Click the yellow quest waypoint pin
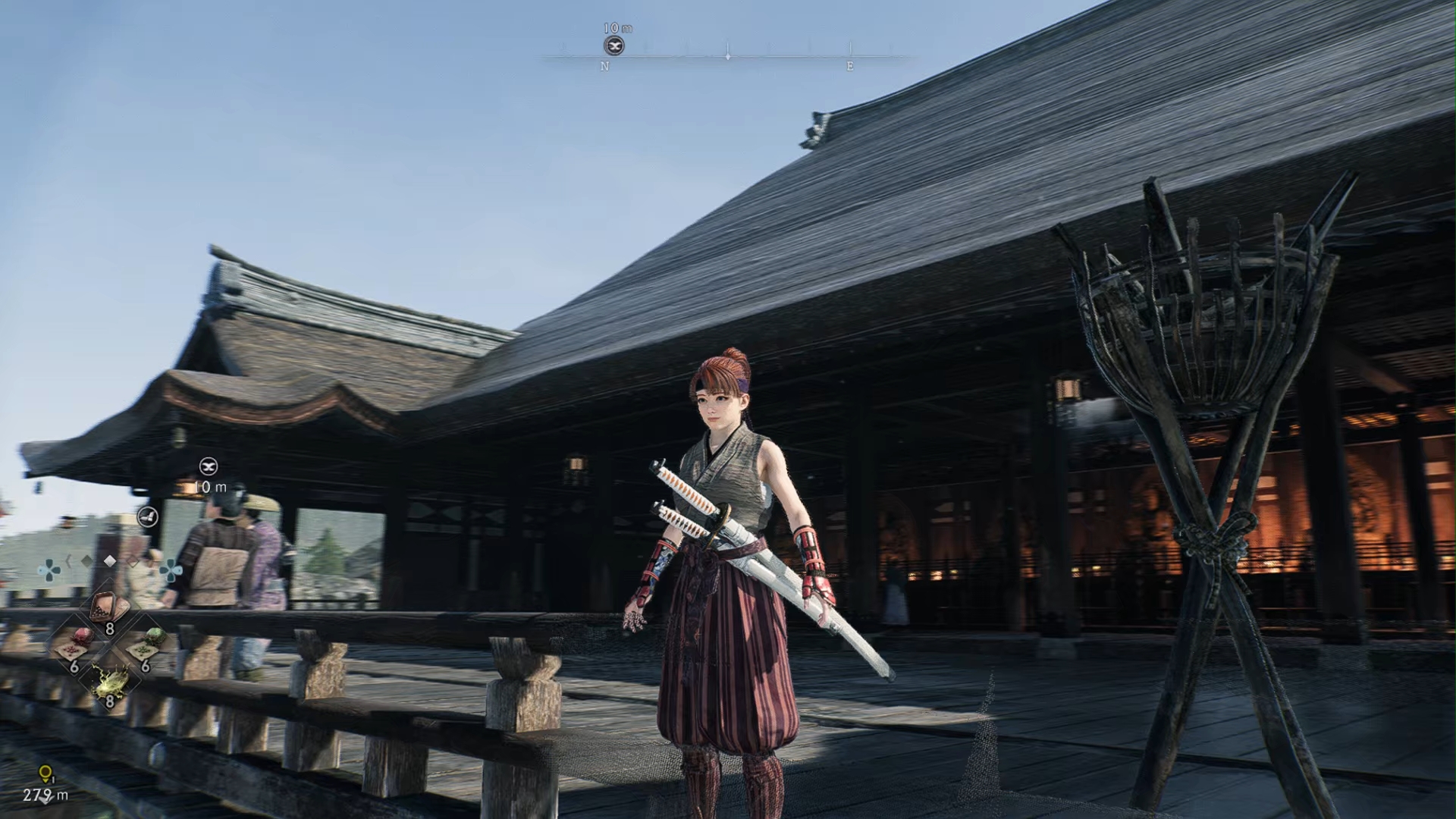This screenshot has height=819, width=1456. coord(45,774)
